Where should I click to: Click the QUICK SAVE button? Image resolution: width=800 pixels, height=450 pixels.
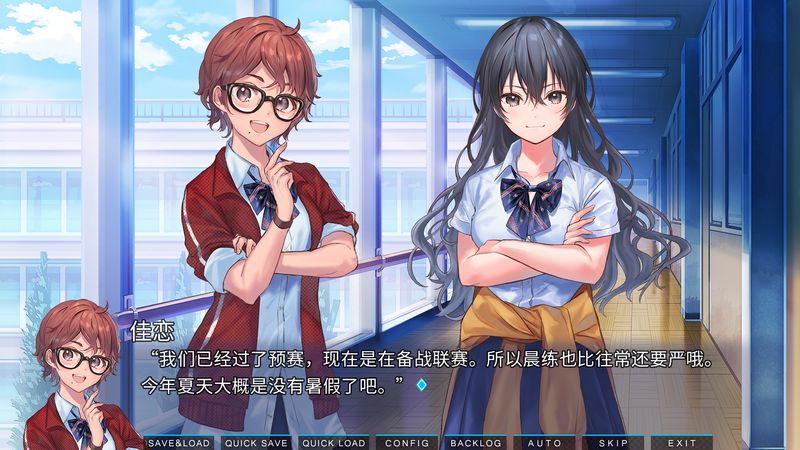click(256, 442)
